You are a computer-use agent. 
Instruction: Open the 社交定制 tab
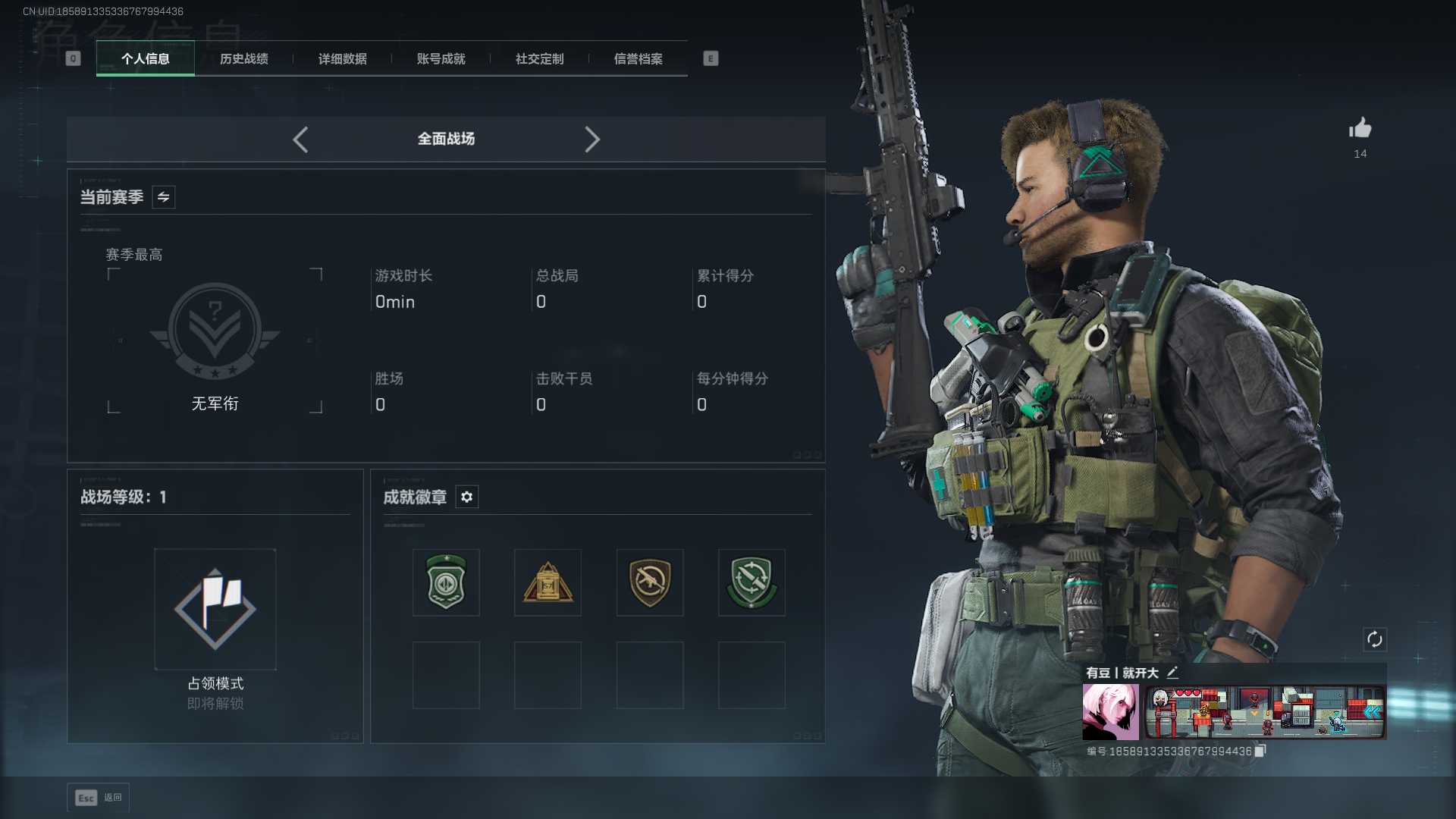click(539, 58)
